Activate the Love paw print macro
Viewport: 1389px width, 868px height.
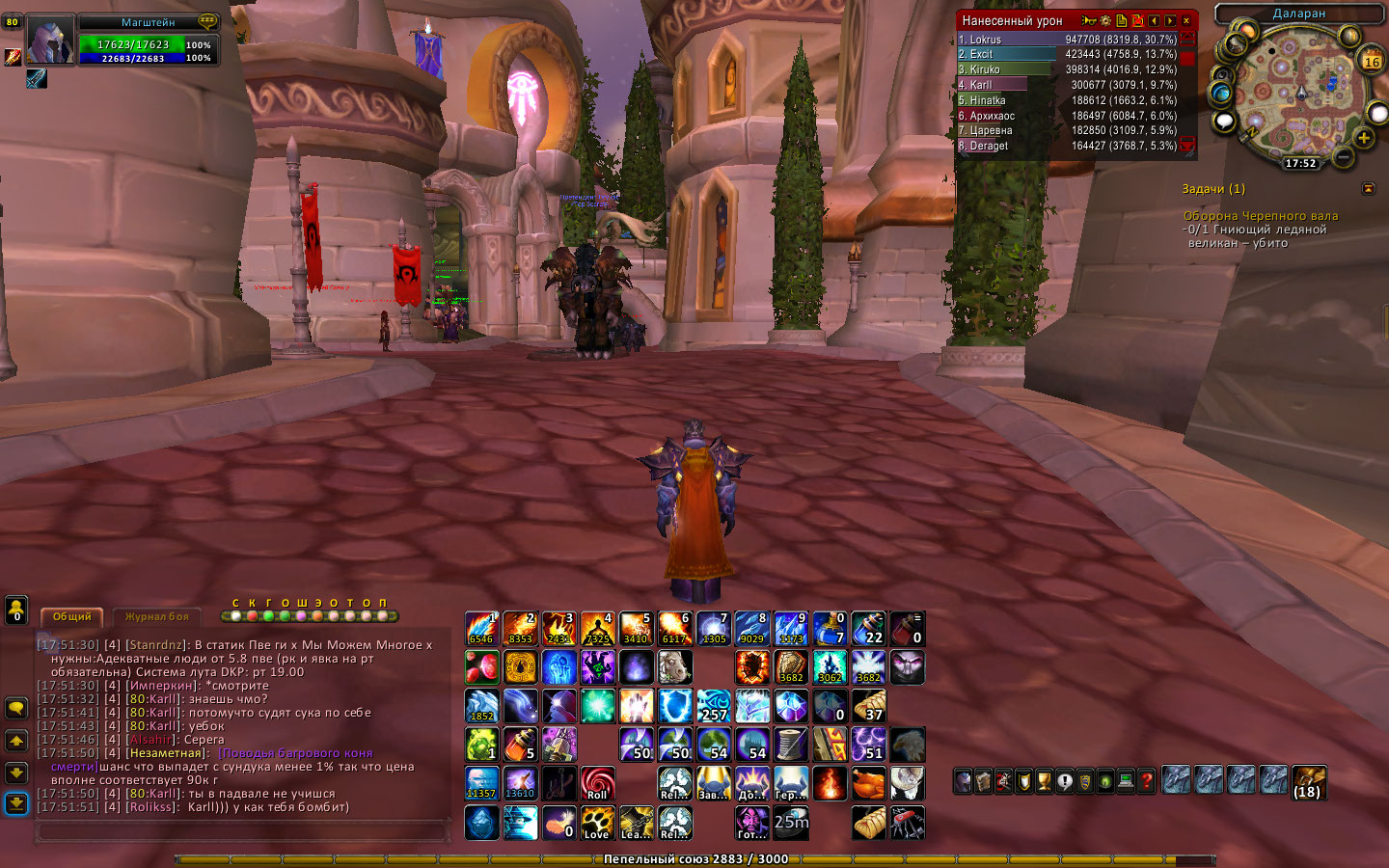coord(597,822)
